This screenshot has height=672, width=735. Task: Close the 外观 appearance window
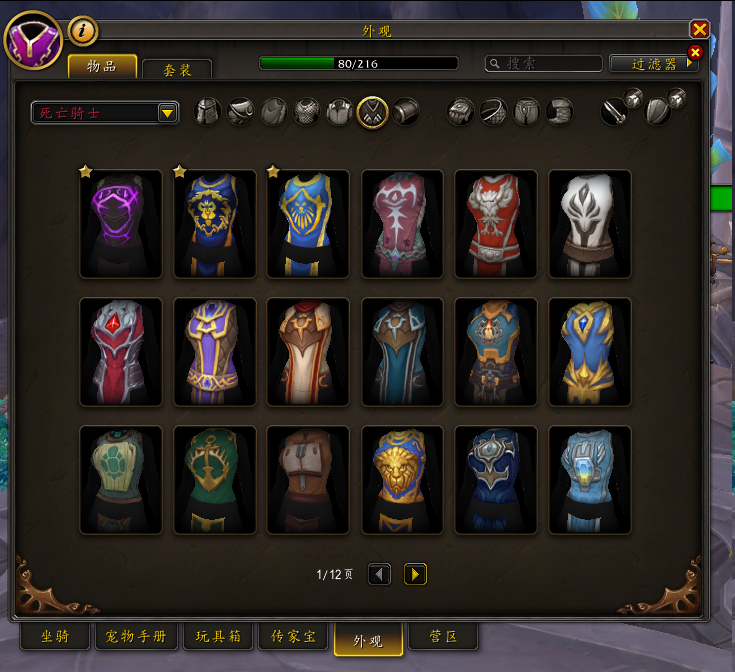tap(700, 30)
